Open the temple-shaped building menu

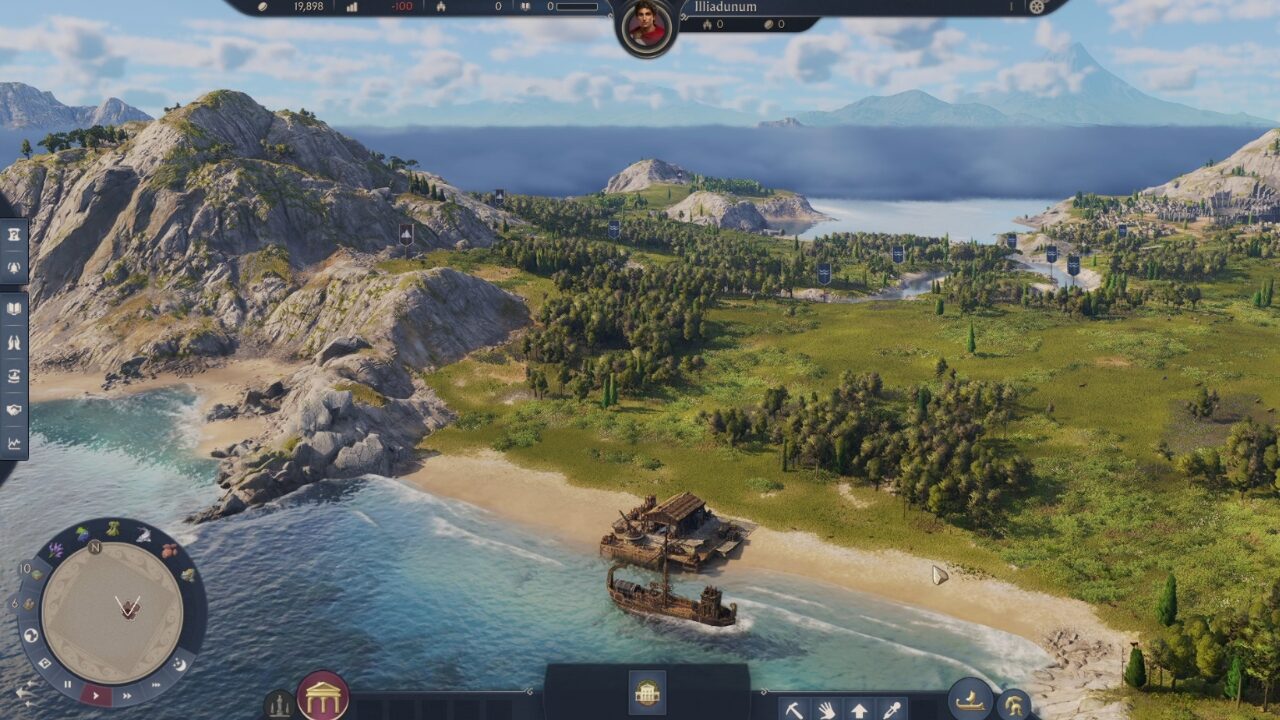(x=323, y=696)
